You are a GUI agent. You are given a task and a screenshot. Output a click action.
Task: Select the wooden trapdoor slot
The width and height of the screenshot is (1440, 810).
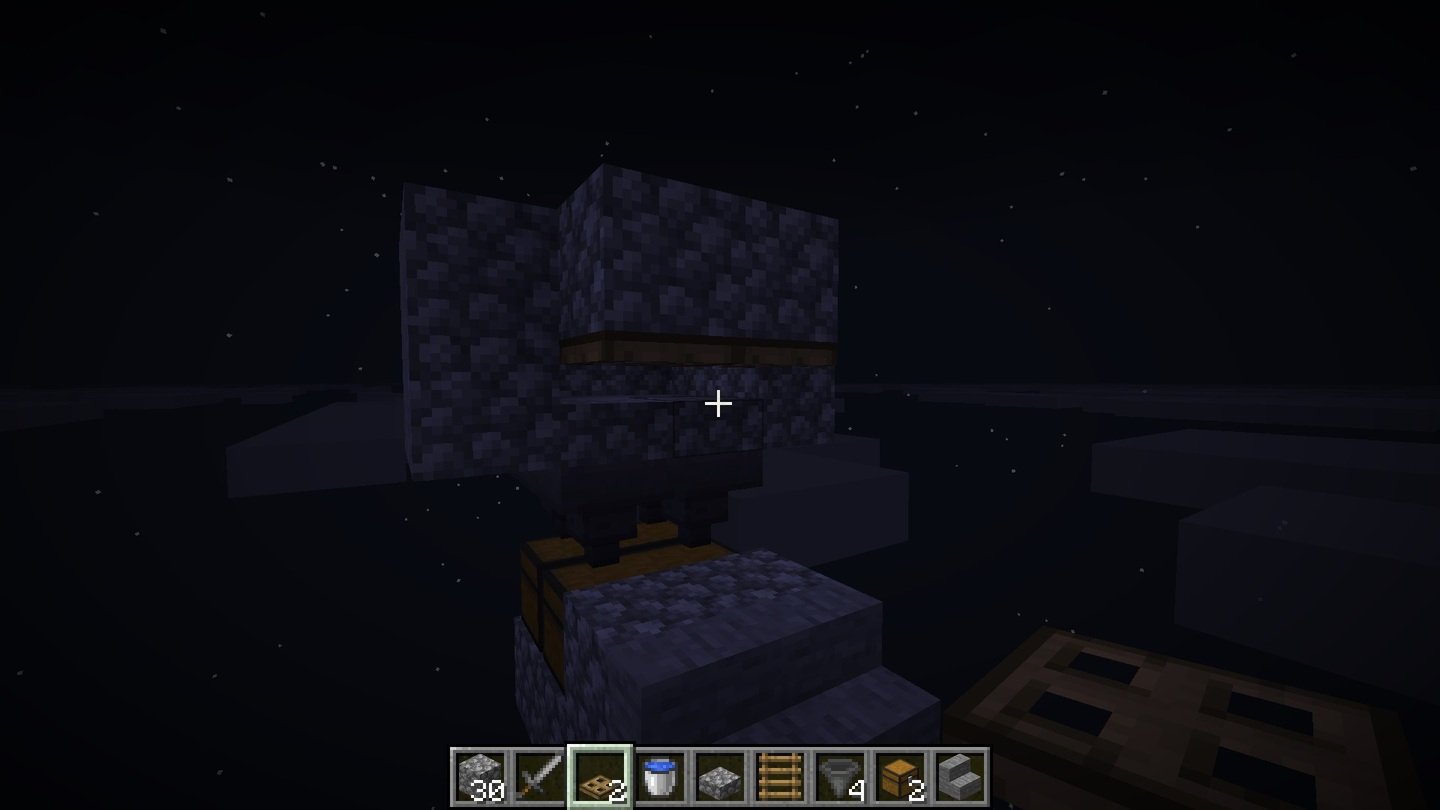click(600, 777)
